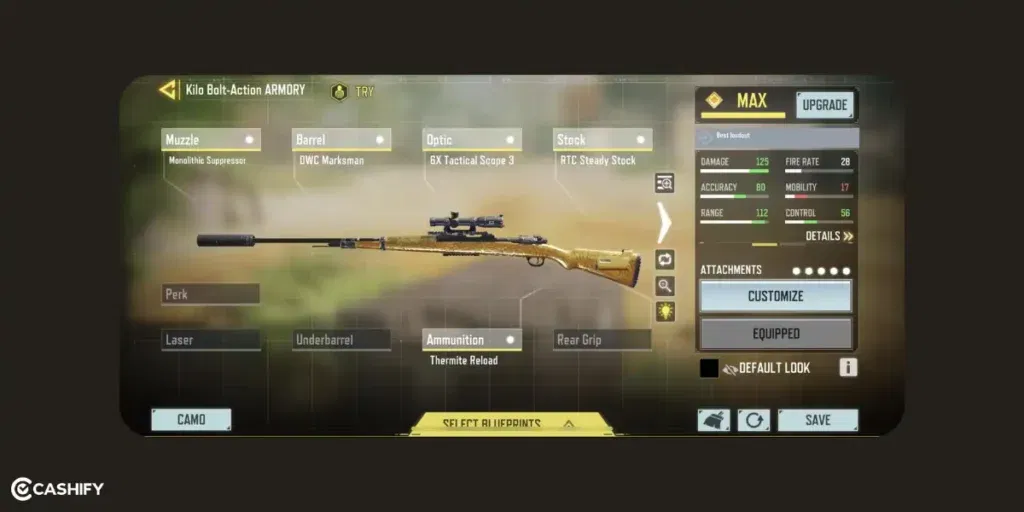Select the Rear Grip slot
The width and height of the screenshot is (1024, 512).
click(x=602, y=340)
